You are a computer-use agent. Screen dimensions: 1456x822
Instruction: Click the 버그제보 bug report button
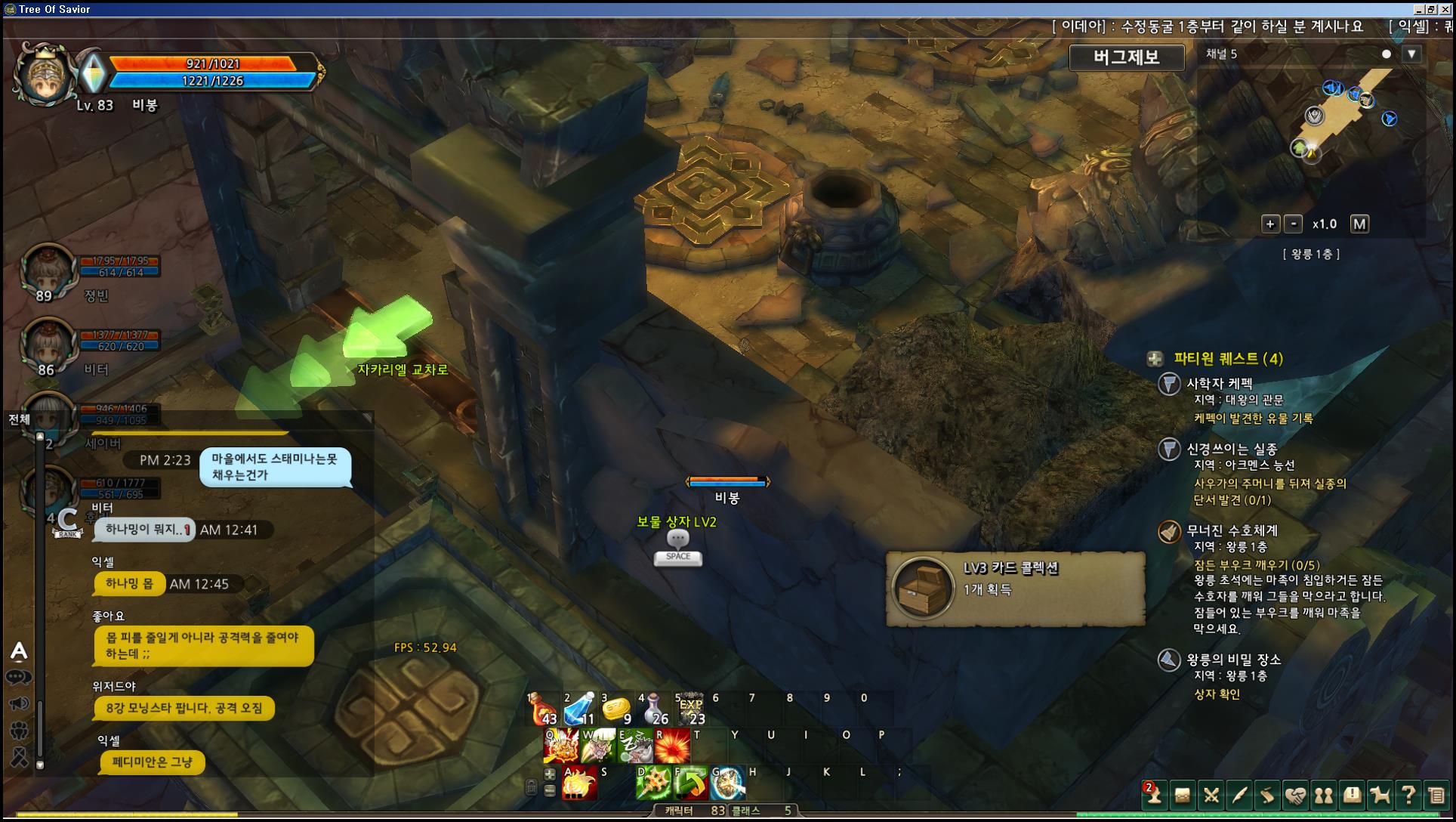1126,57
